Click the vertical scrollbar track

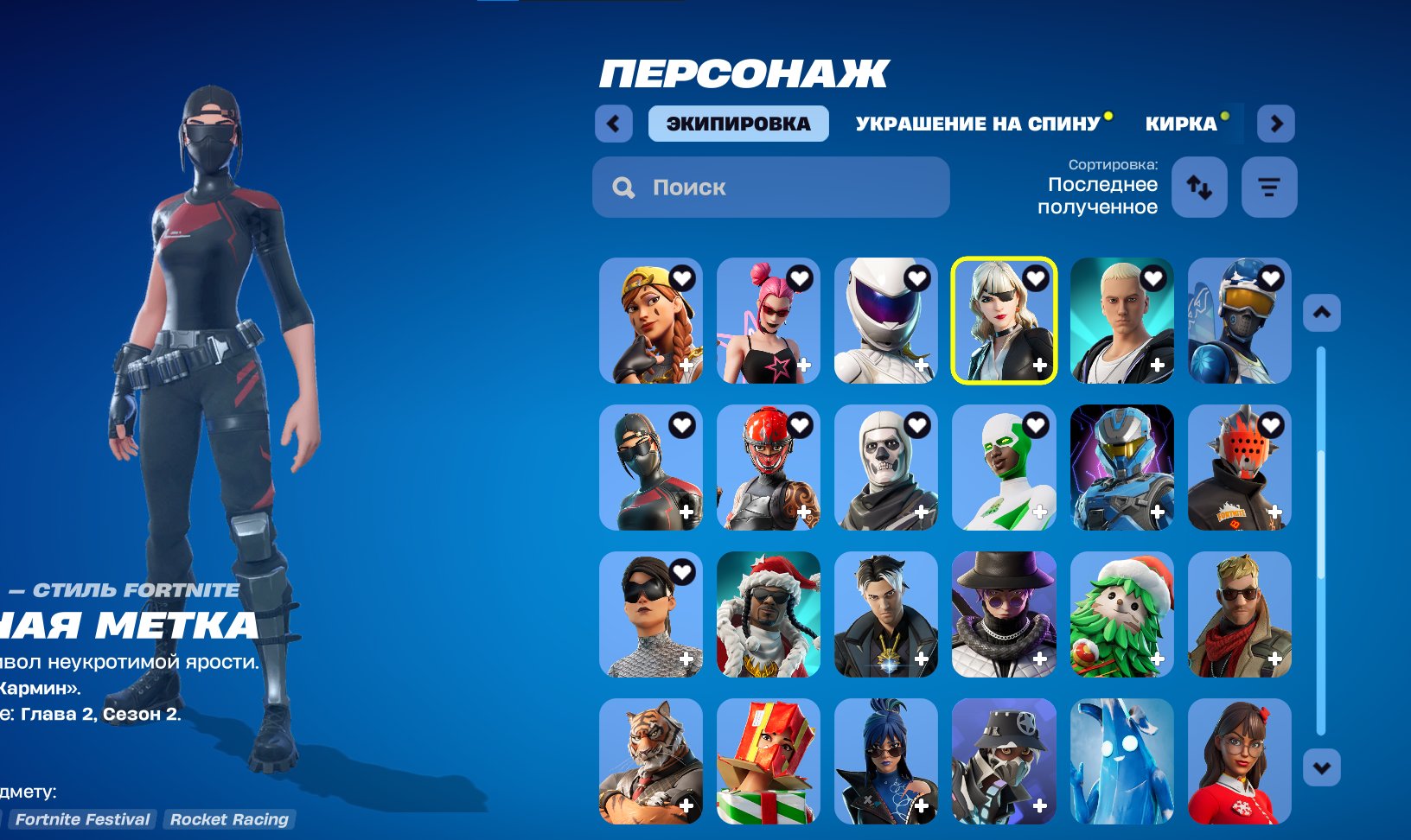click(x=1320, y=536)
